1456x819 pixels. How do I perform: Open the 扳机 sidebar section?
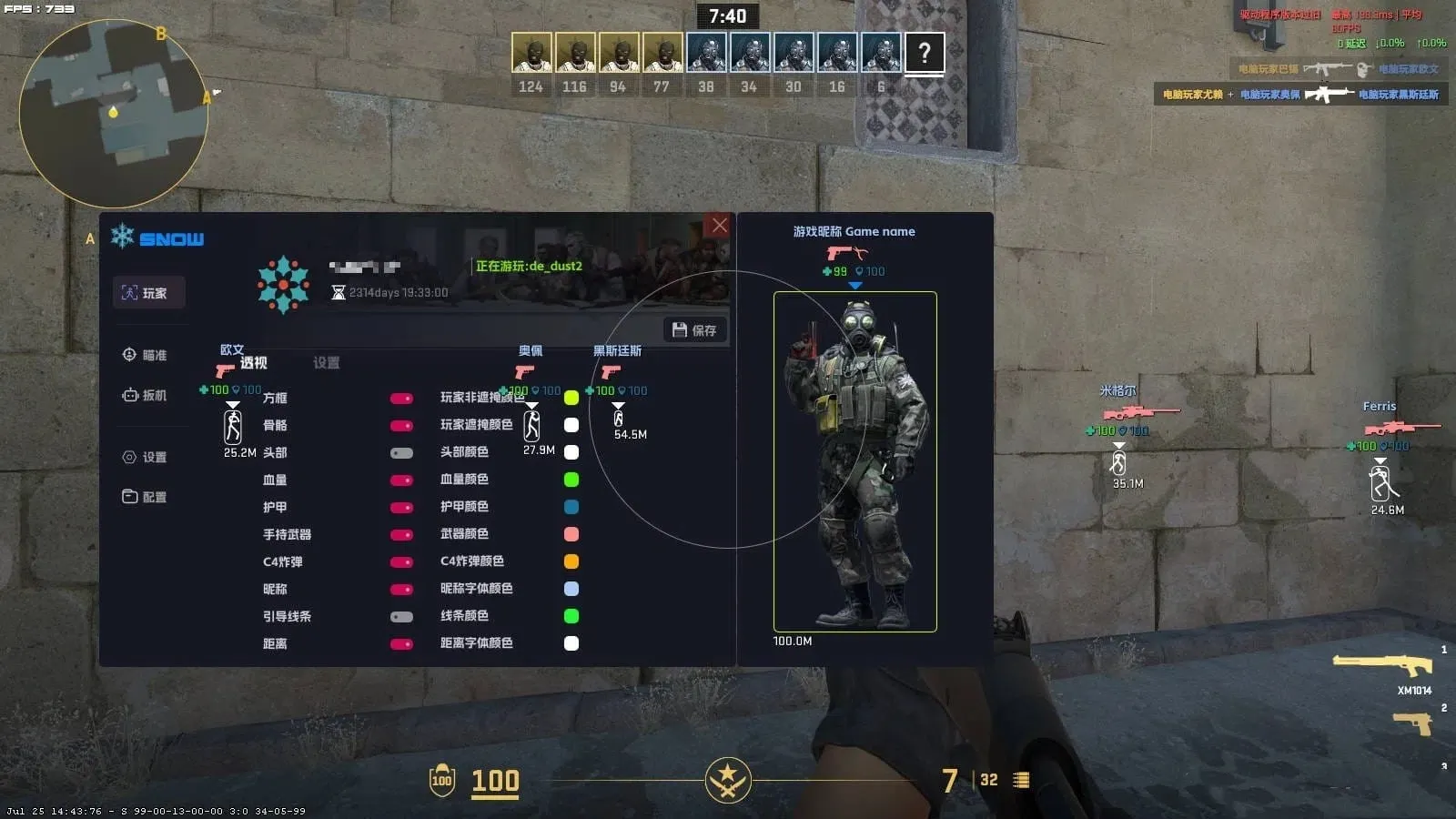click(146, 395)
